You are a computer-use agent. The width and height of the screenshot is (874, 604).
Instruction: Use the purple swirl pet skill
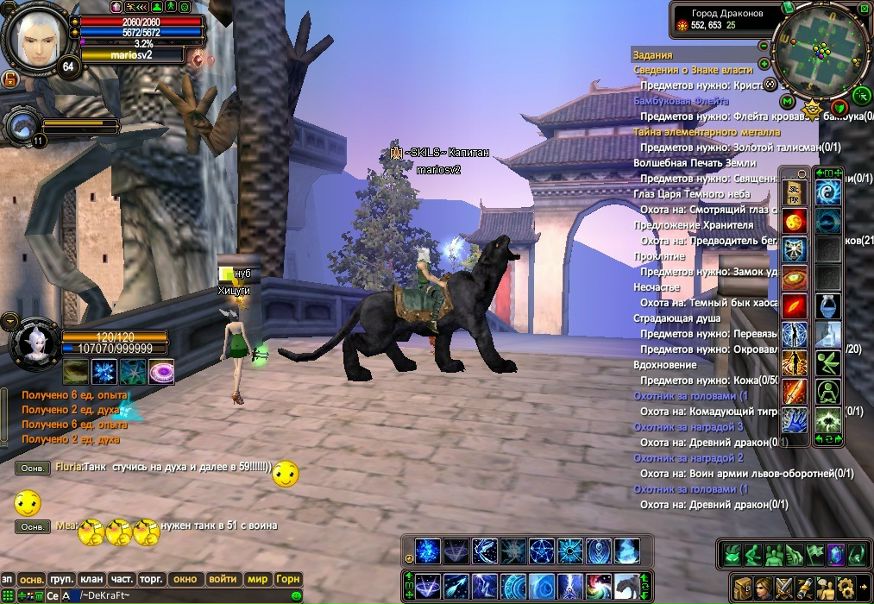click(x=161, y=373)
